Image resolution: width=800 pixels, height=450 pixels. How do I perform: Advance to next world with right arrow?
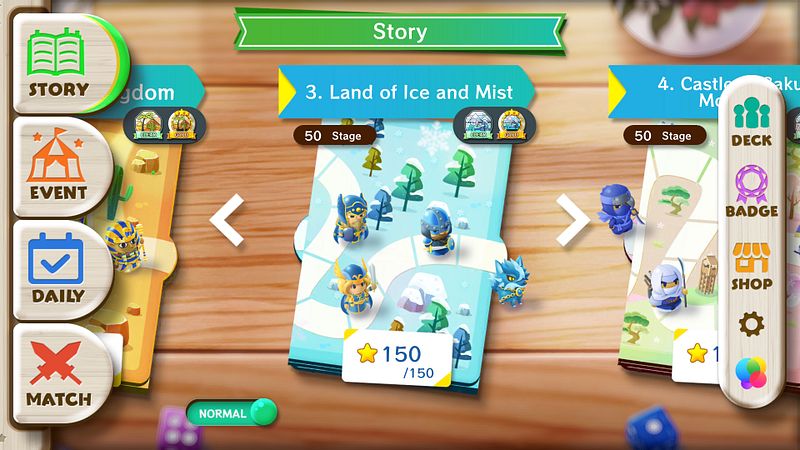[x=574, y=222]
